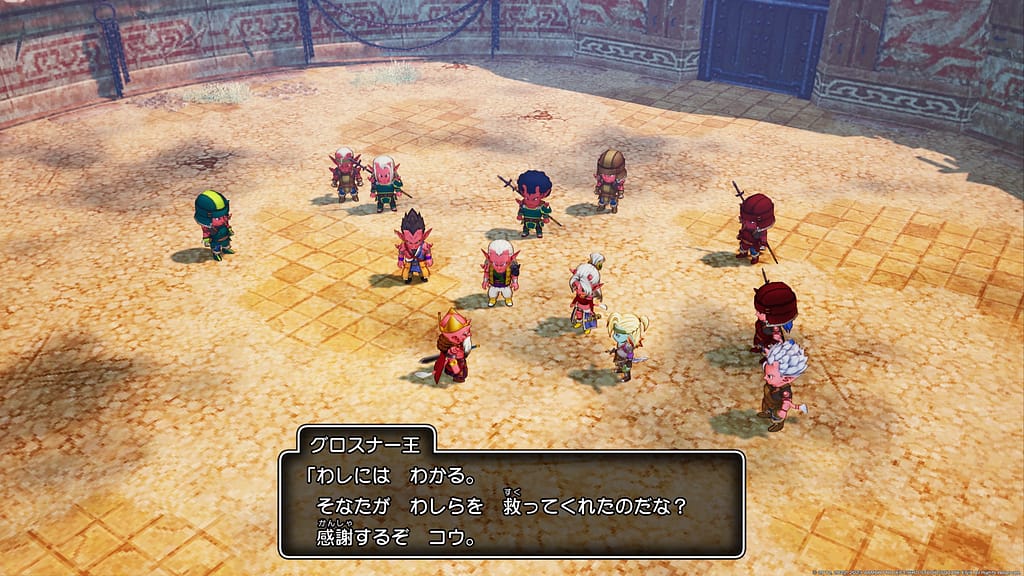Advance the グロスナー王 dialogue box
Viewport: 1024px width, 576px height.
tap(511, 505)
